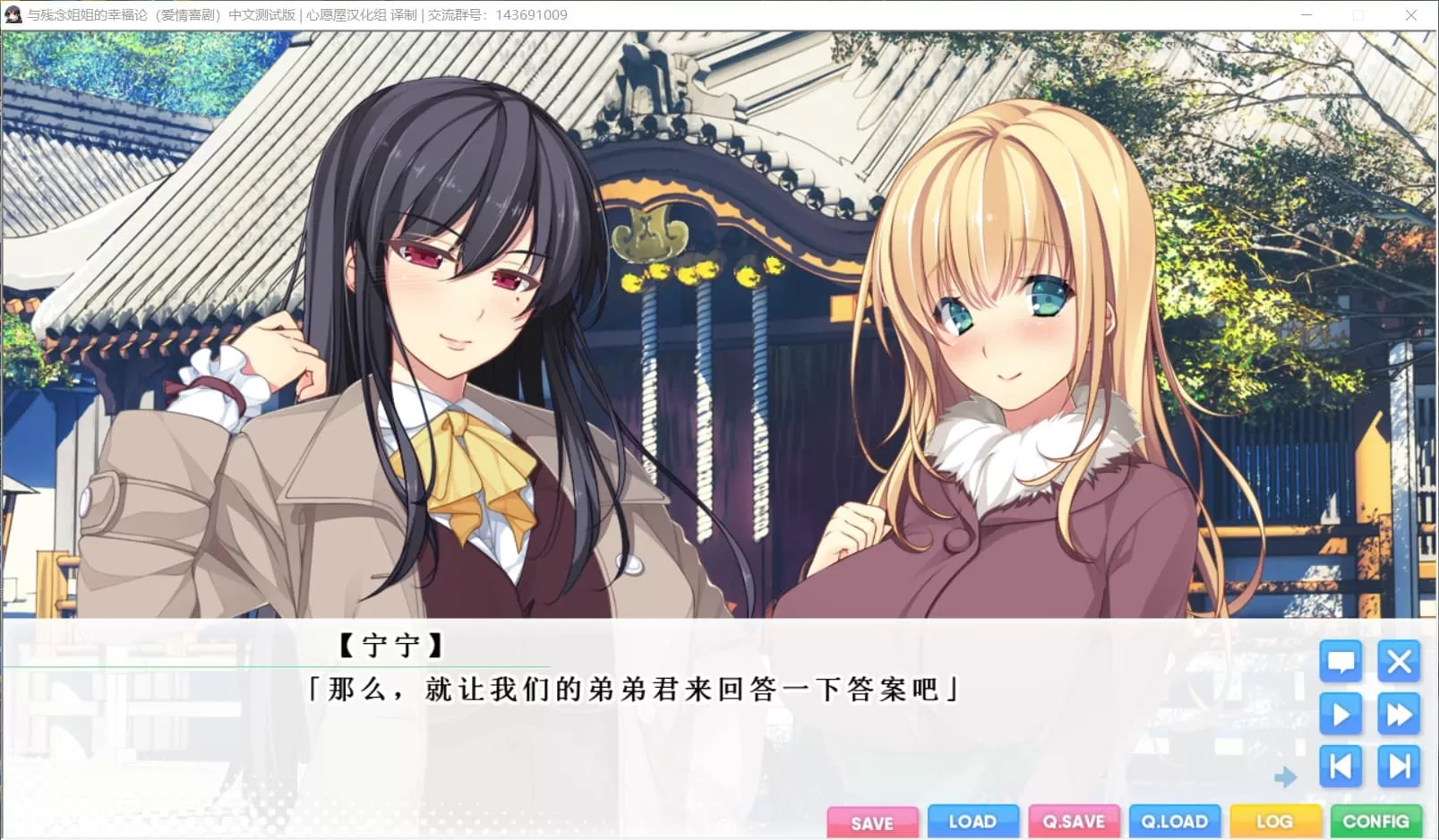The width and height of the screenshot is (1439, 840).
Task: Rewind to previous scene with the back icon
Action: 1340,767
